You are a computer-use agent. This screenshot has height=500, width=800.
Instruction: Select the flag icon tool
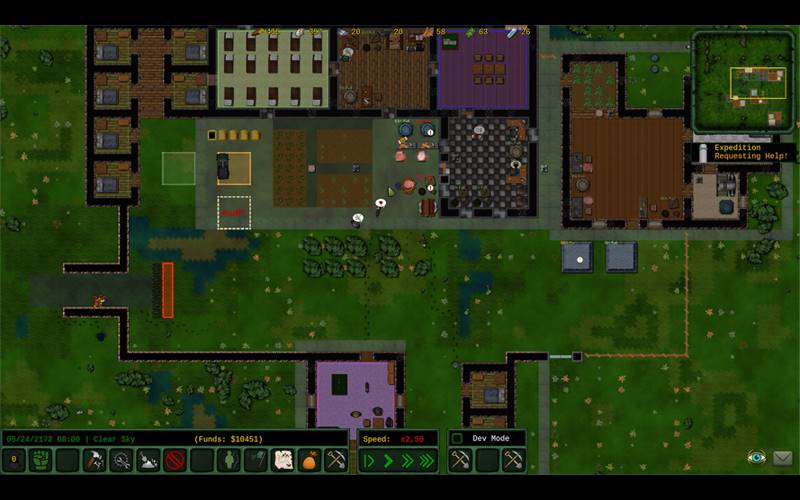(256, 460)
